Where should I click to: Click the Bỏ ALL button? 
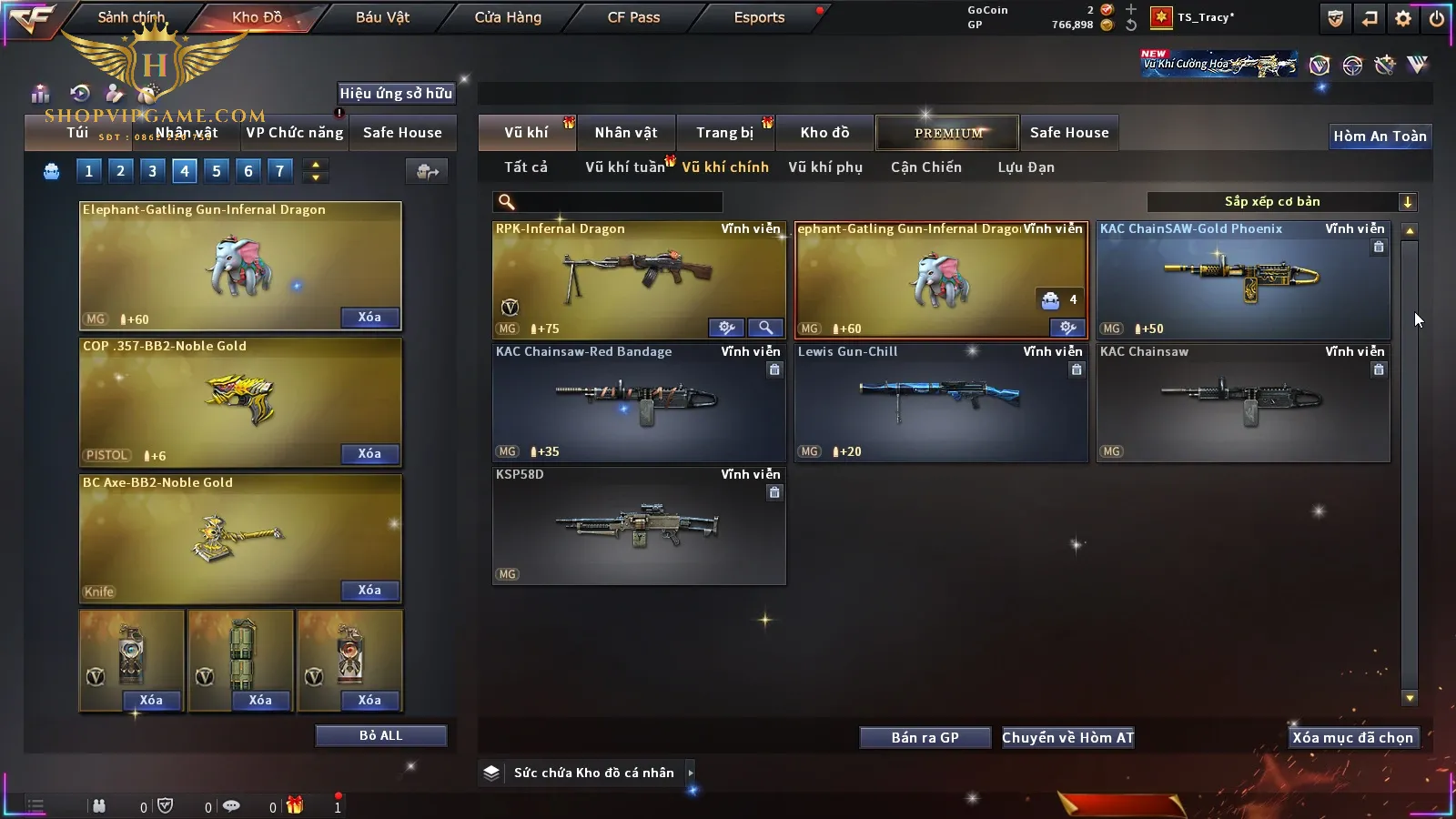pyautogui.click(x=380, y=736)
